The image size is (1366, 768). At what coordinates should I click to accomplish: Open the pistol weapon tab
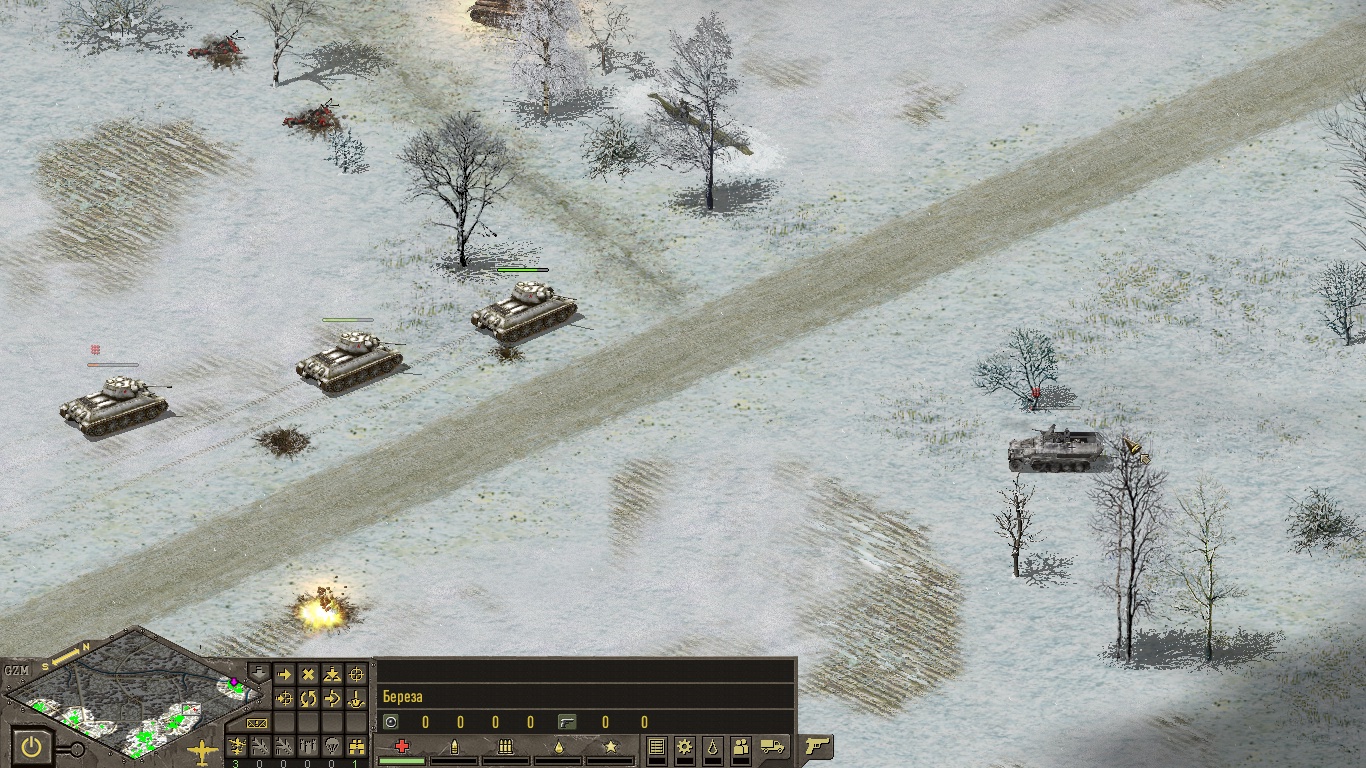pyautogui.click(x=817, y=746)
